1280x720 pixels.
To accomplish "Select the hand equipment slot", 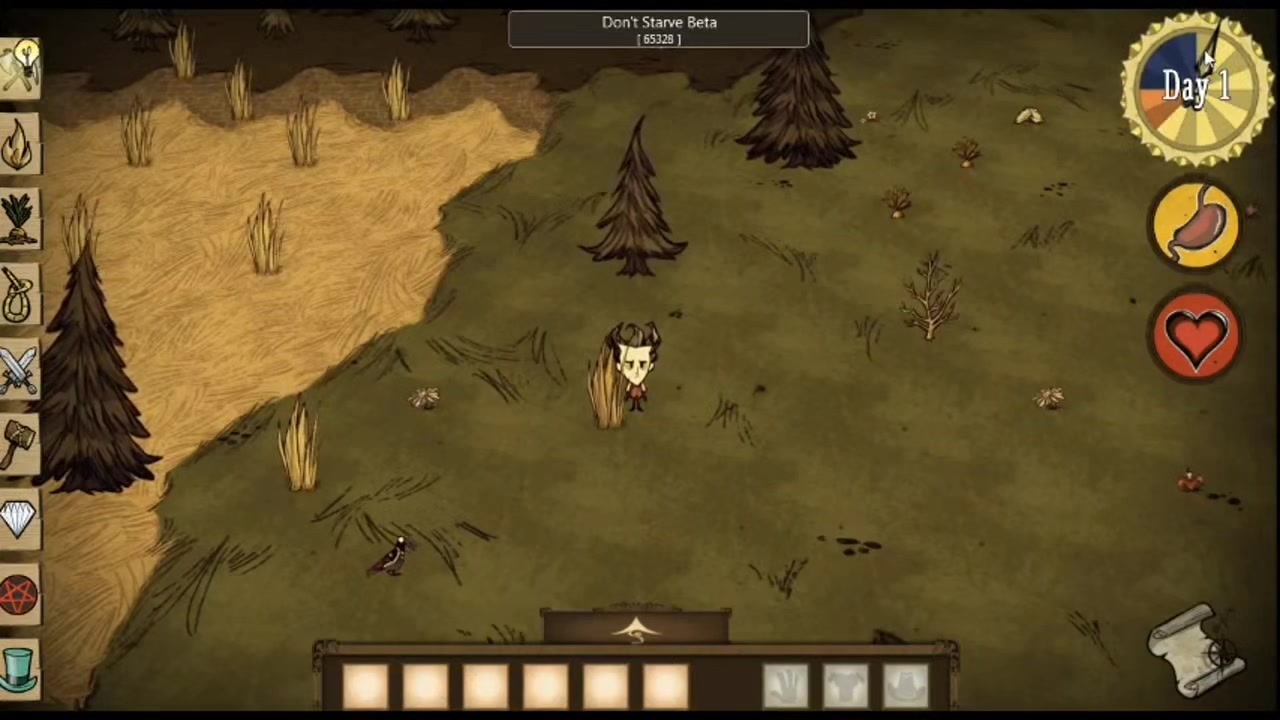I will [786, 686].
